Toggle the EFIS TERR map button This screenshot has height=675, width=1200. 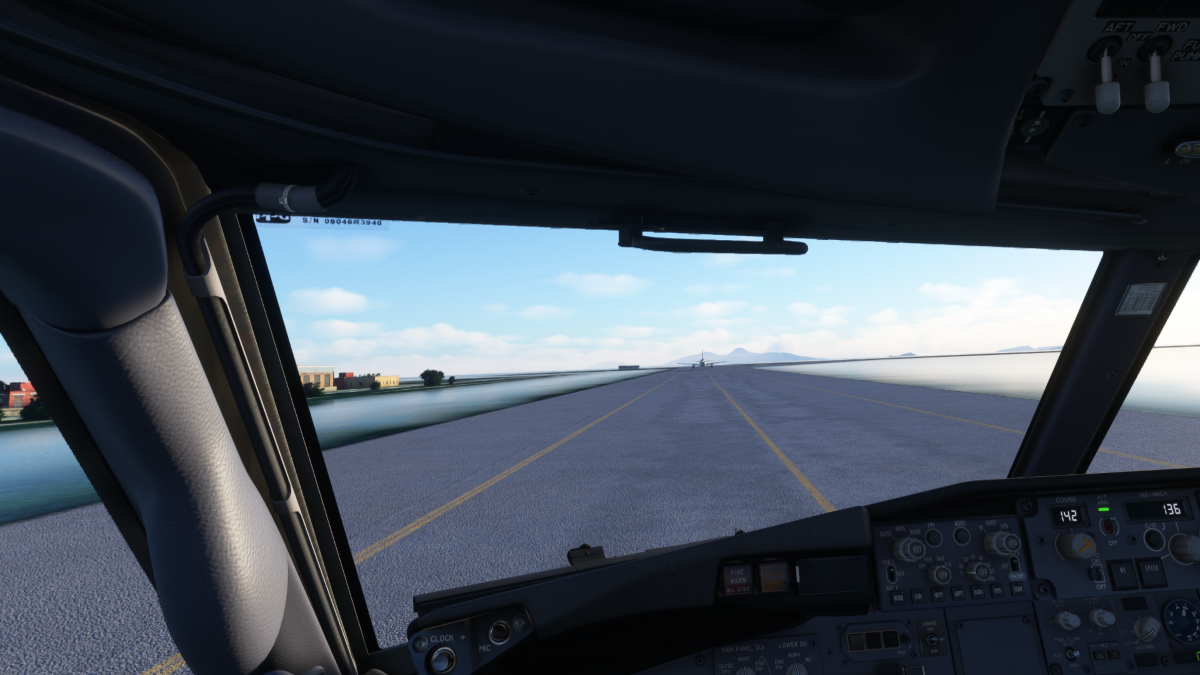pyautogui.click(x=1017, y=590)
